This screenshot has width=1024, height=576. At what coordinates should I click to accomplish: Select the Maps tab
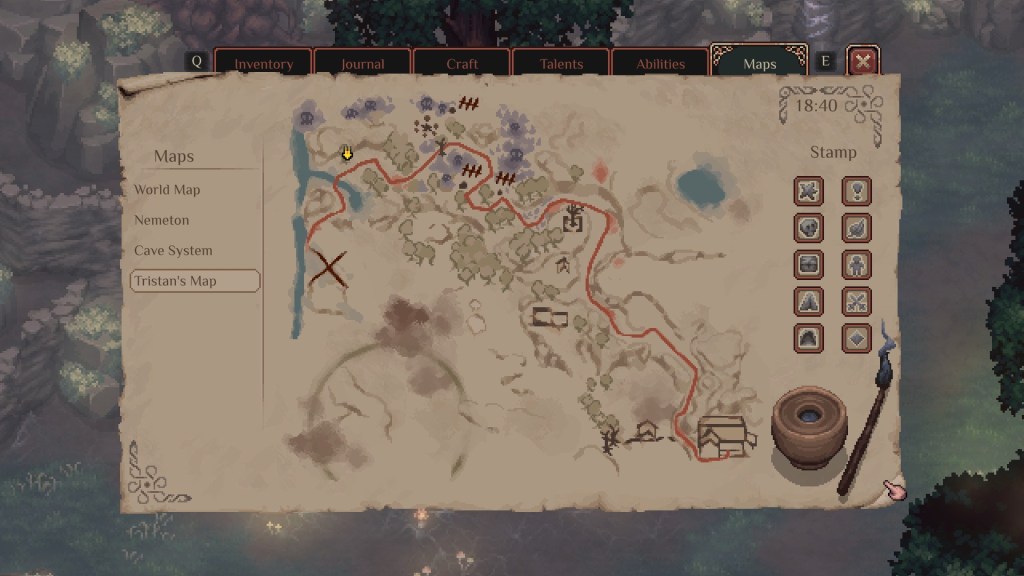[x=759, y=64]
